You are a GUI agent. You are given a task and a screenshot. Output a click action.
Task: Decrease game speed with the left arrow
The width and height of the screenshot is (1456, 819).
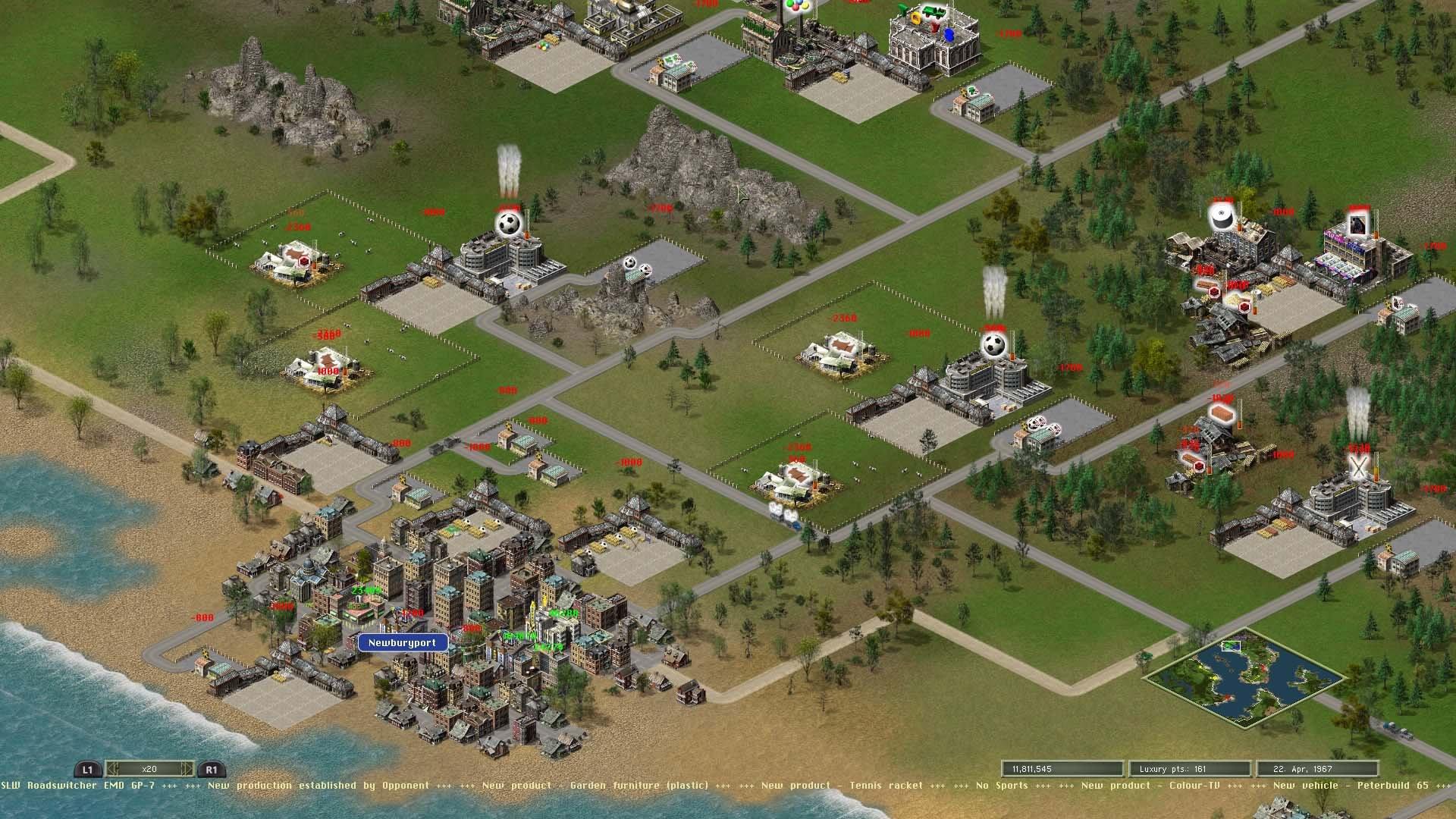point(113,769)
